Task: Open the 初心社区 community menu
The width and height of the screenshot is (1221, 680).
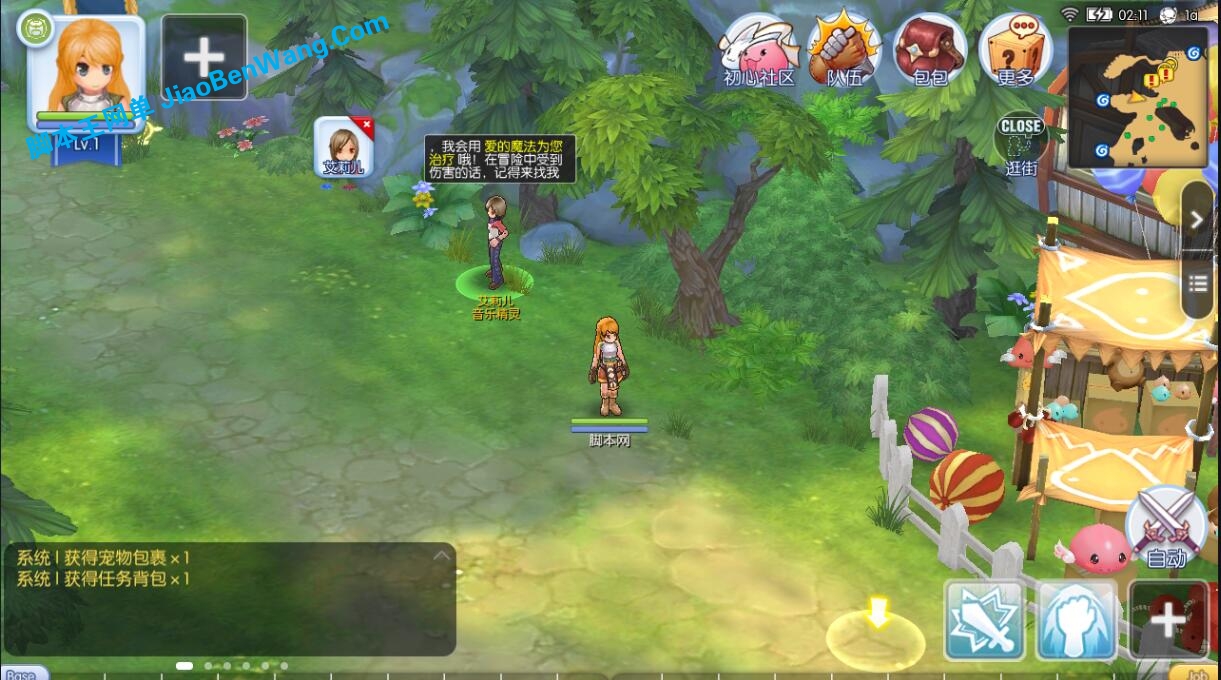Action: [x=758, y=50]
